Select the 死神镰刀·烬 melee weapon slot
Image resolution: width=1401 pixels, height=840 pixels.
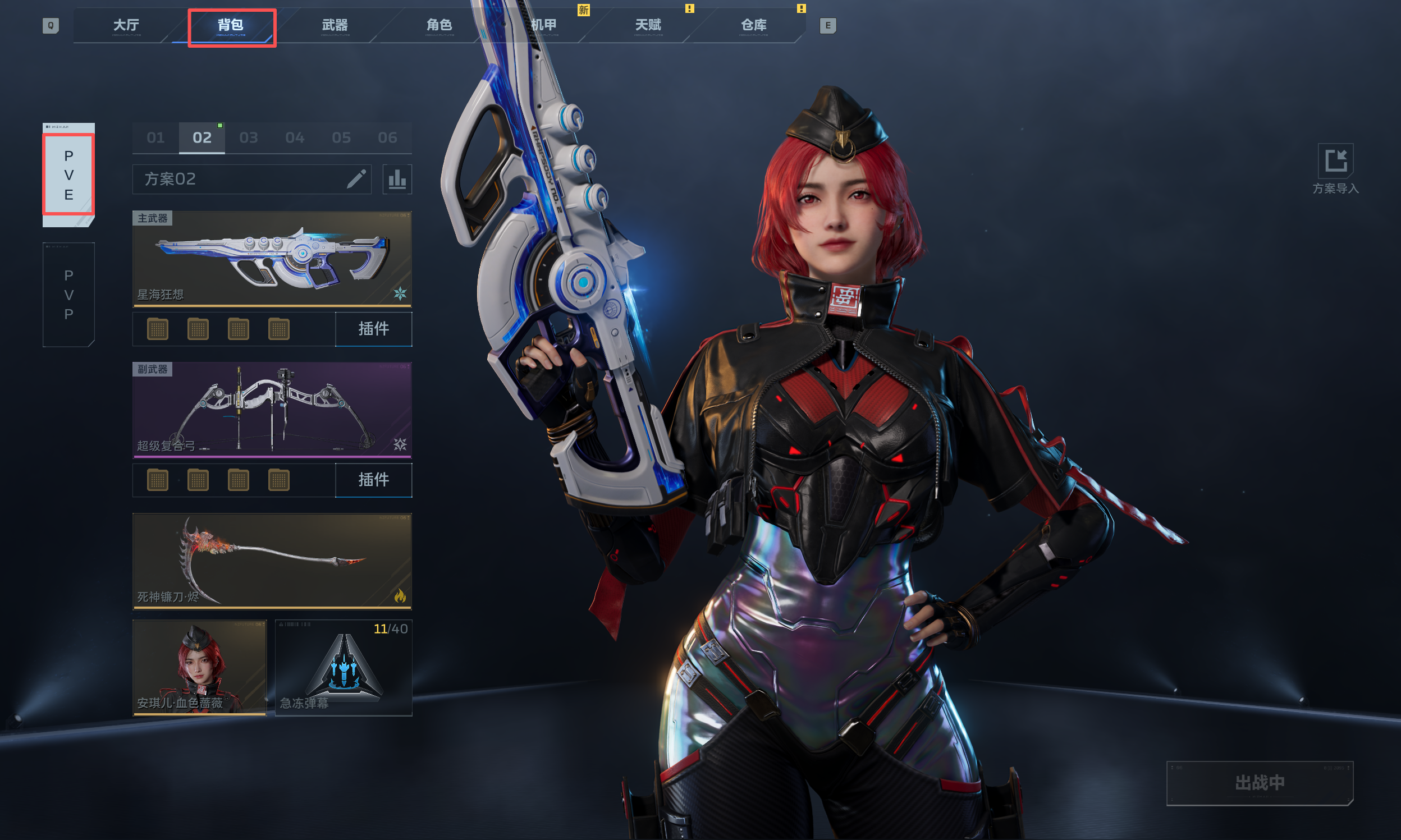point(272,561)
